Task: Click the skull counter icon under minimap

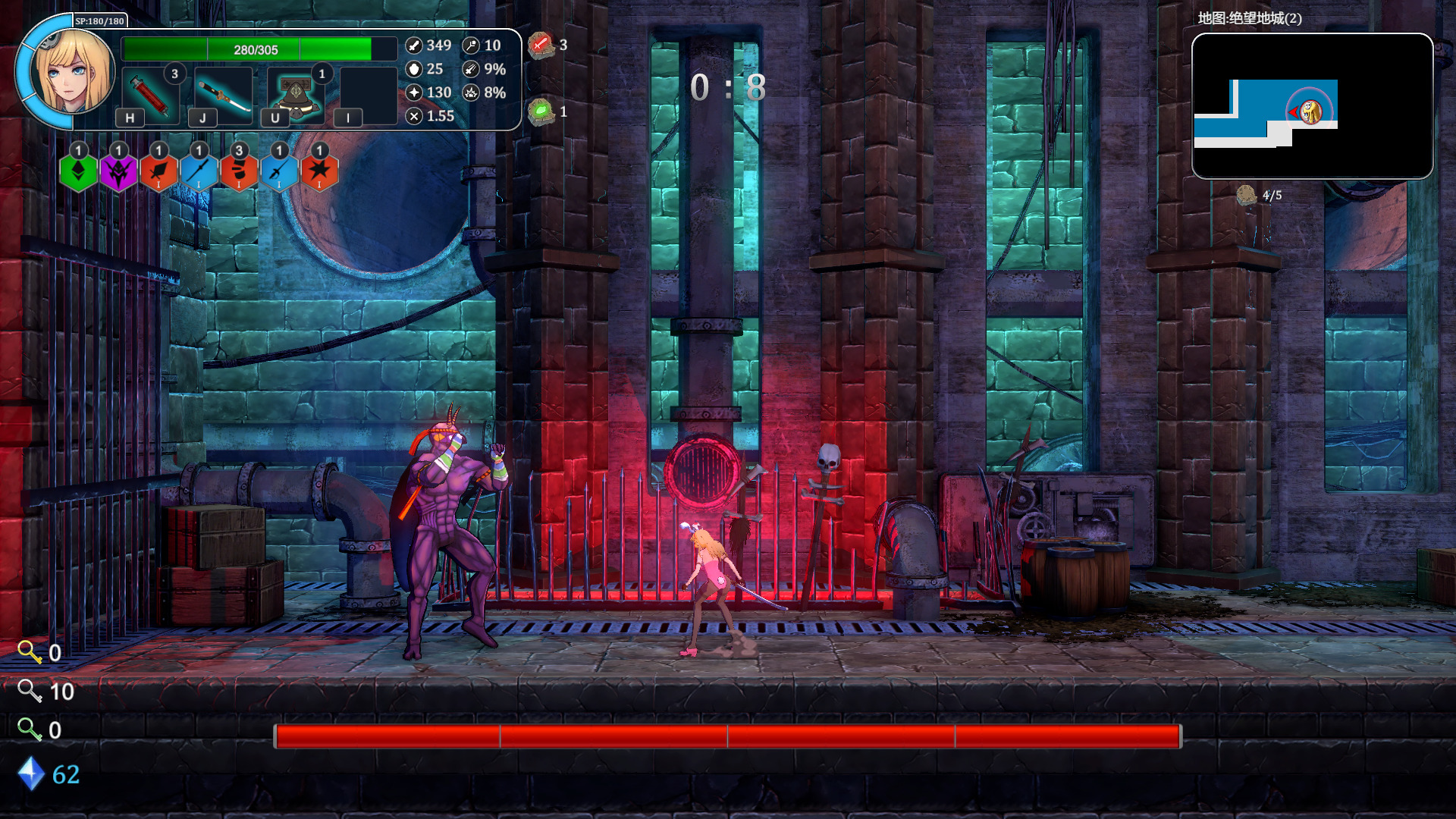Action: point(1246,196)
